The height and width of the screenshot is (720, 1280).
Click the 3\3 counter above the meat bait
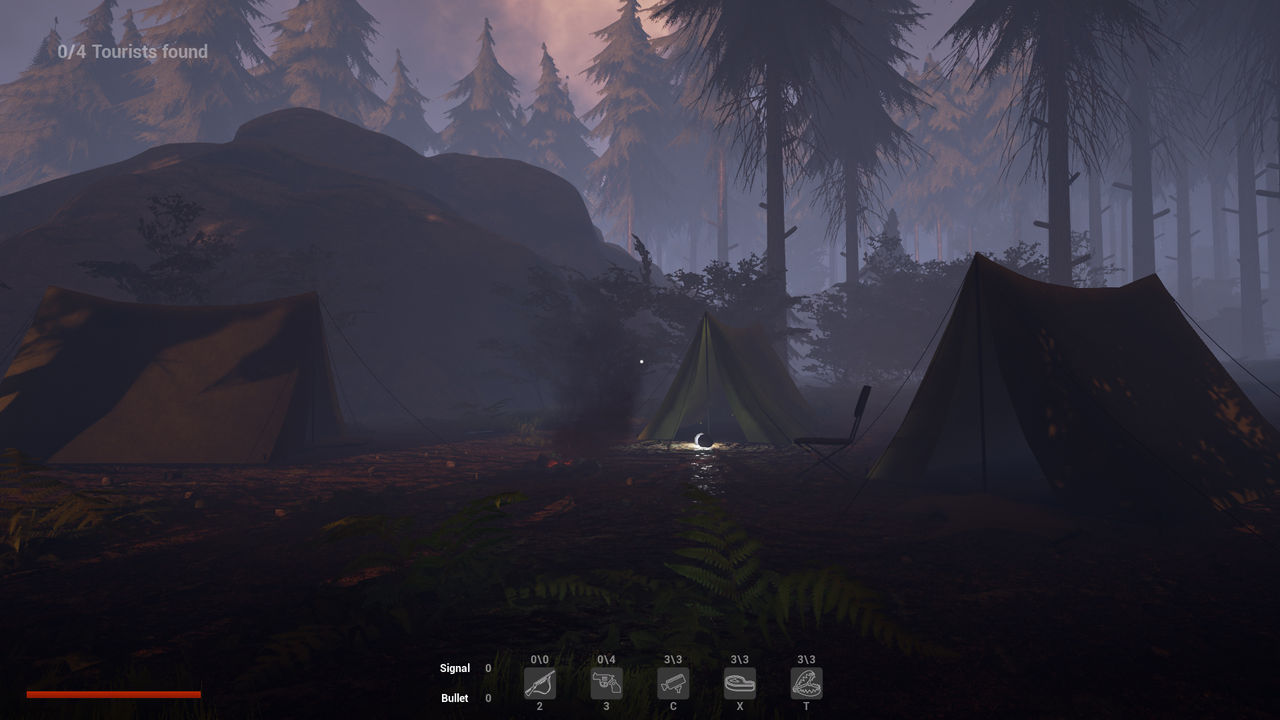click(x=739, y=660)
